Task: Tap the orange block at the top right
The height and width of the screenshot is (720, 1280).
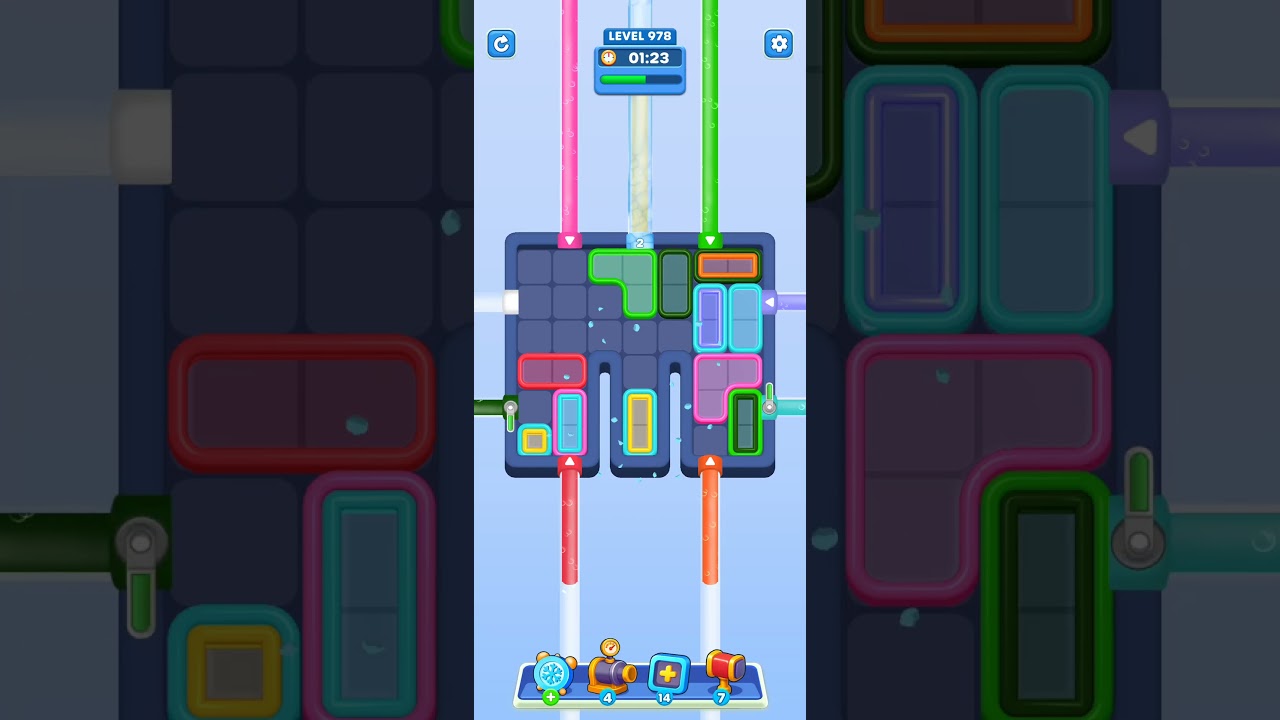Action: [728, 266]
